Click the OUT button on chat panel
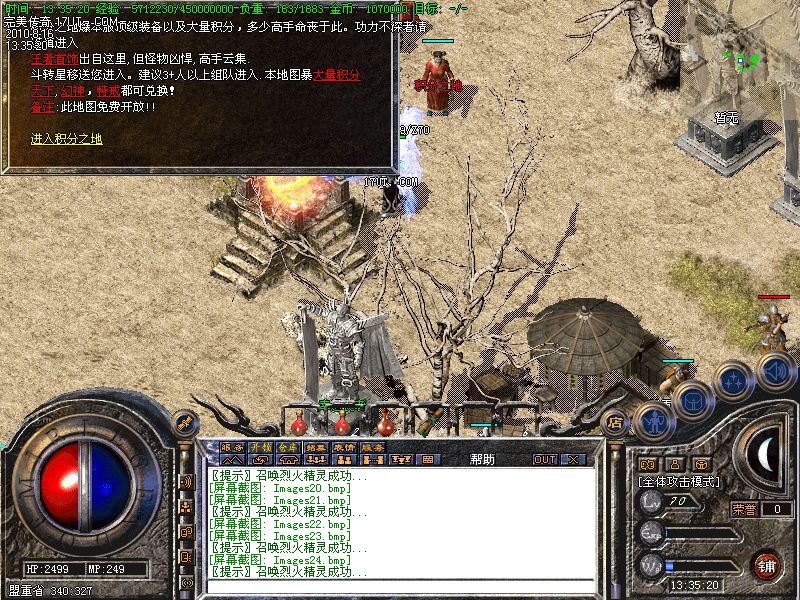 click(544, 460)
